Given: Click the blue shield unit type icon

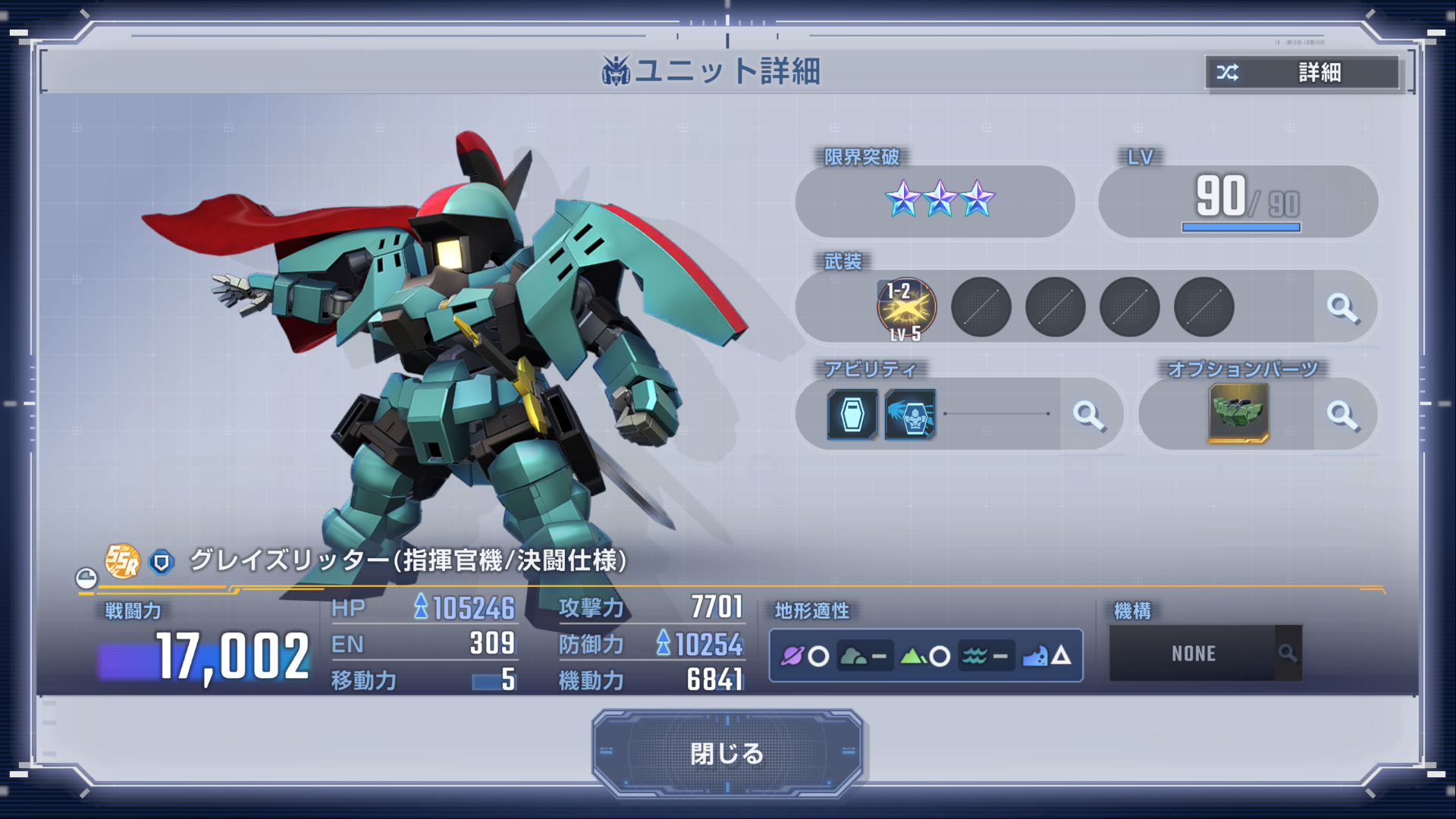Looking at the screenshot, I should (161, 562).
